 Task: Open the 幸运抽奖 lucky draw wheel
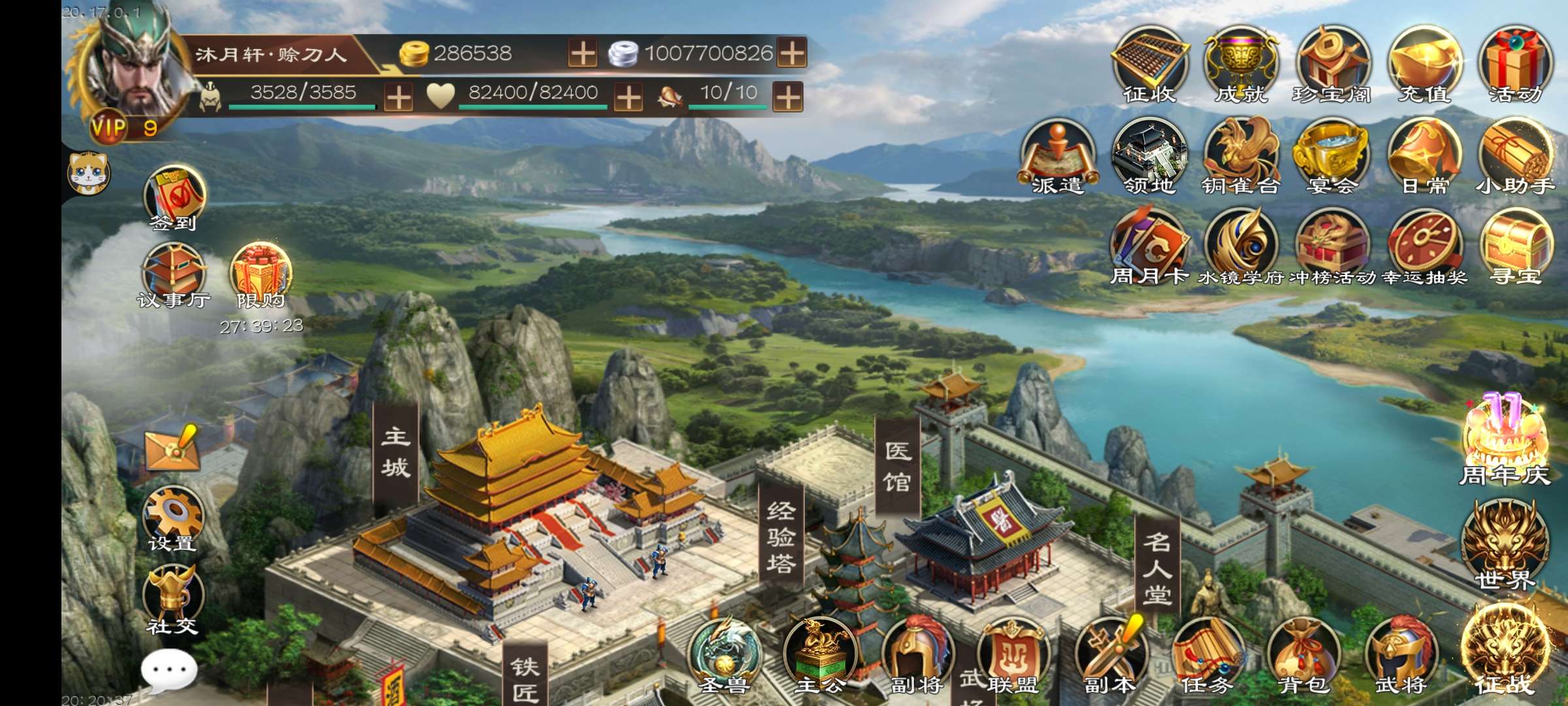[x=1424, y=248]
